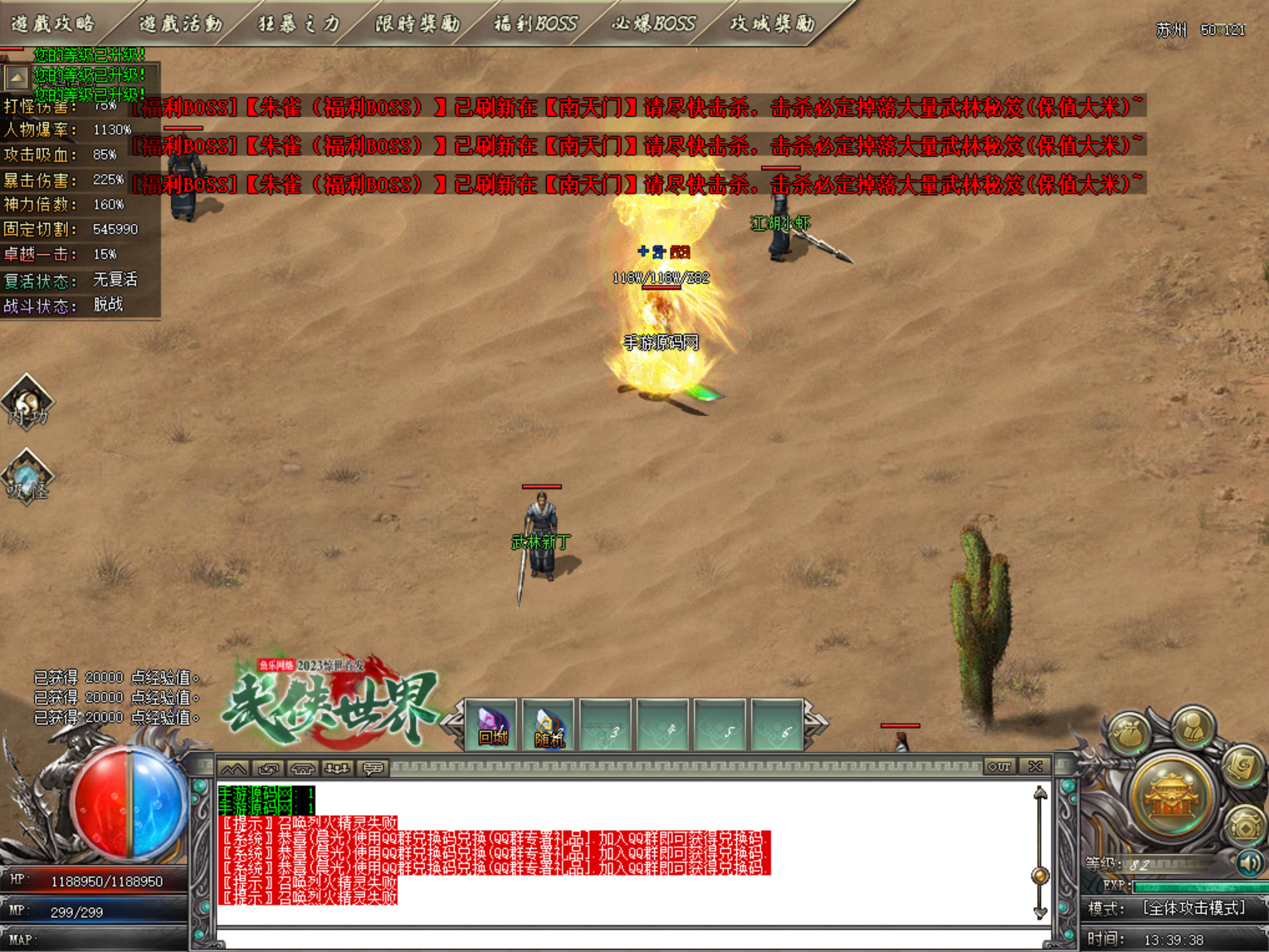
Task: Change the 全体攻击模式 attack mode
Action: [1193, 909]
